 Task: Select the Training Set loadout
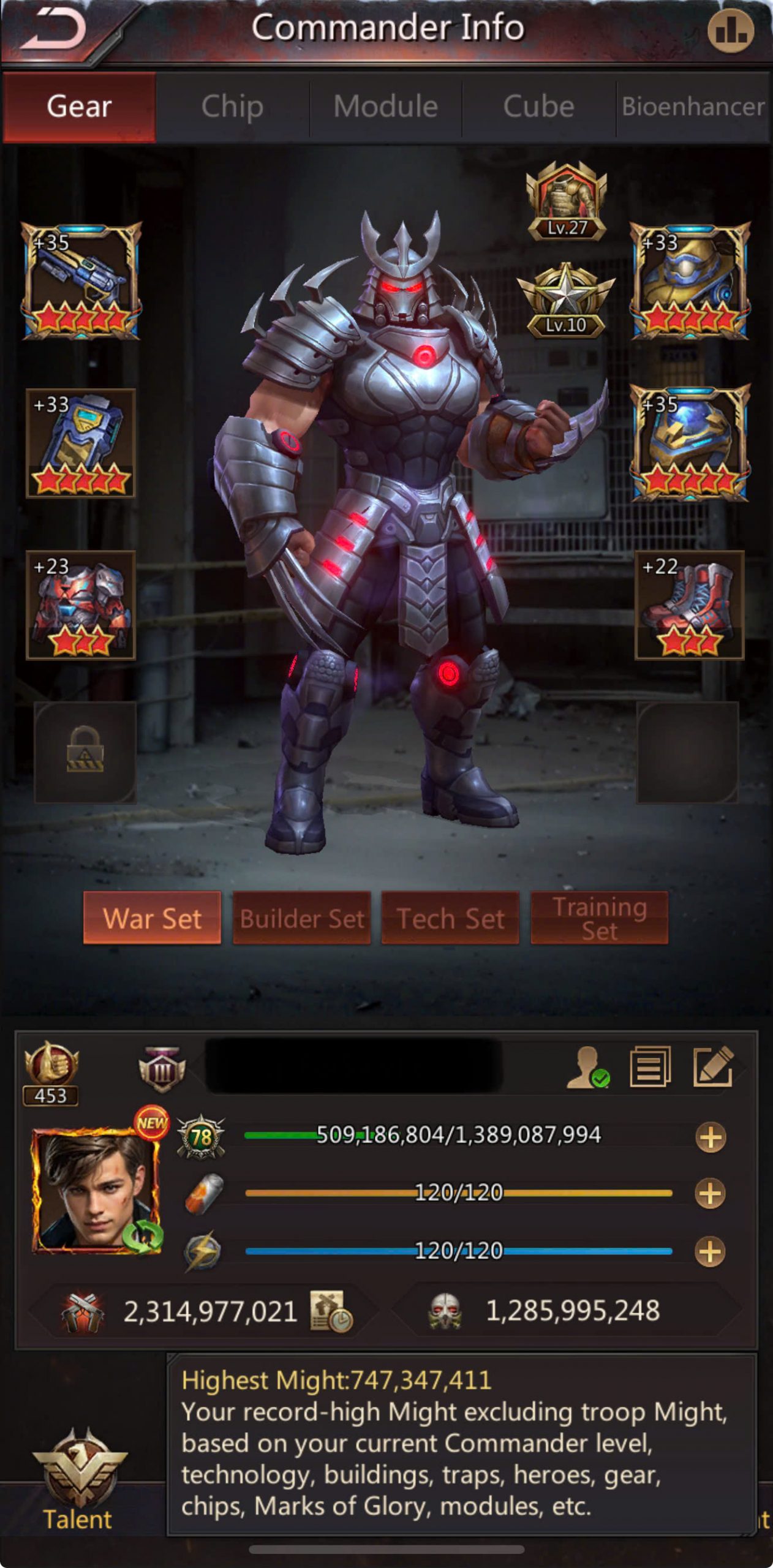pos(599,918)
